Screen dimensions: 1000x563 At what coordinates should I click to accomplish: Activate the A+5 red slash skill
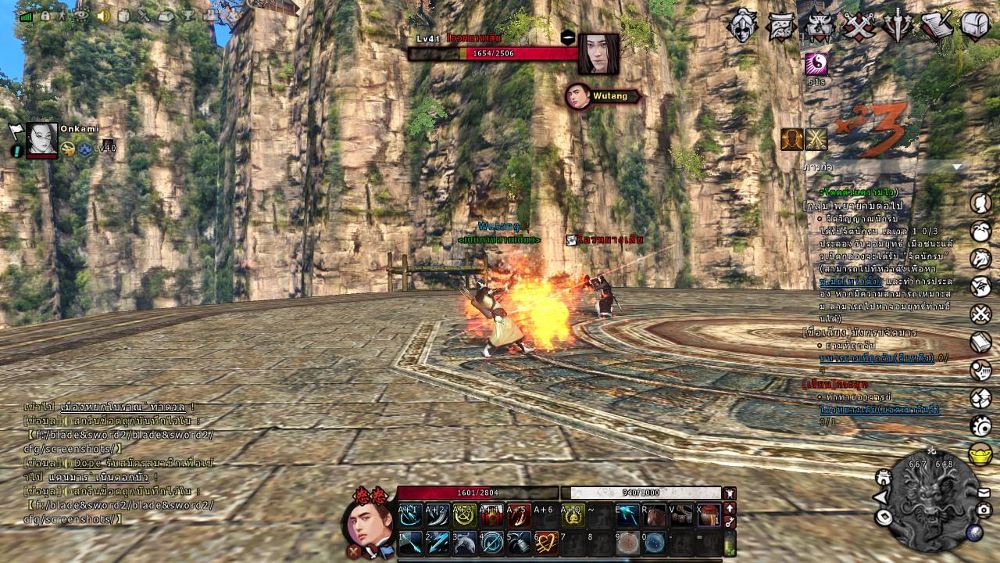518,515
